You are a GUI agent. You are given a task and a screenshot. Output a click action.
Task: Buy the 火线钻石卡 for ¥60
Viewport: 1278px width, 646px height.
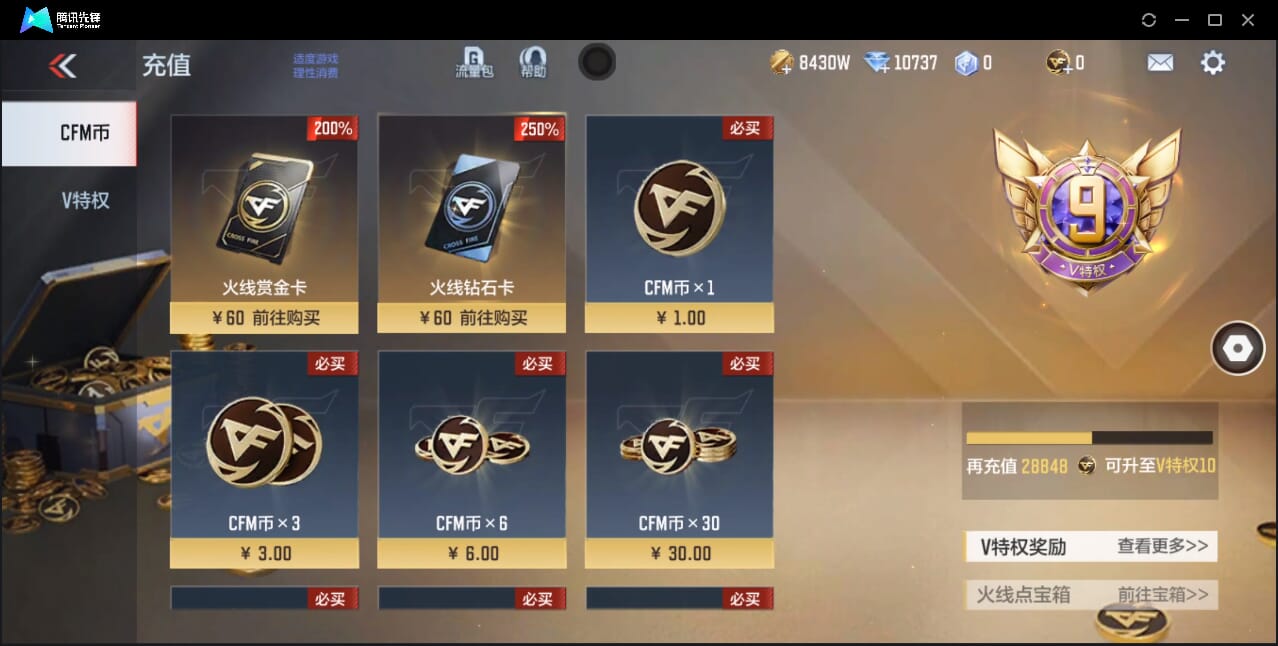coord(471,318)
